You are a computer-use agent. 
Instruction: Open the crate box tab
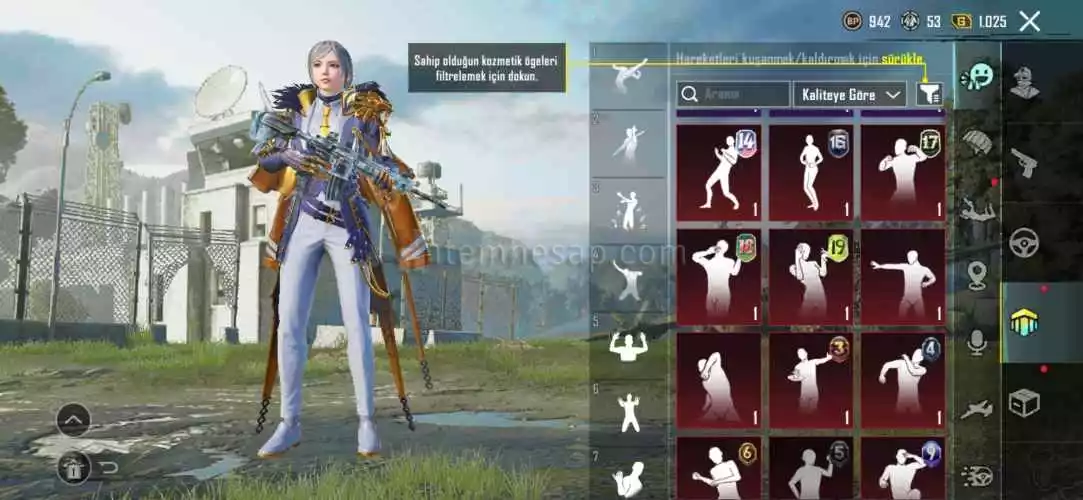coord(1024,402)
